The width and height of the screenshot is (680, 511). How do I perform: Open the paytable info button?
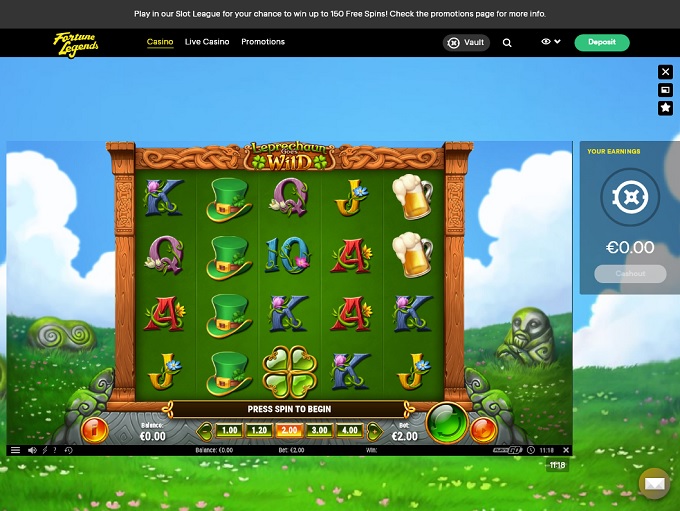click(96, 430)
